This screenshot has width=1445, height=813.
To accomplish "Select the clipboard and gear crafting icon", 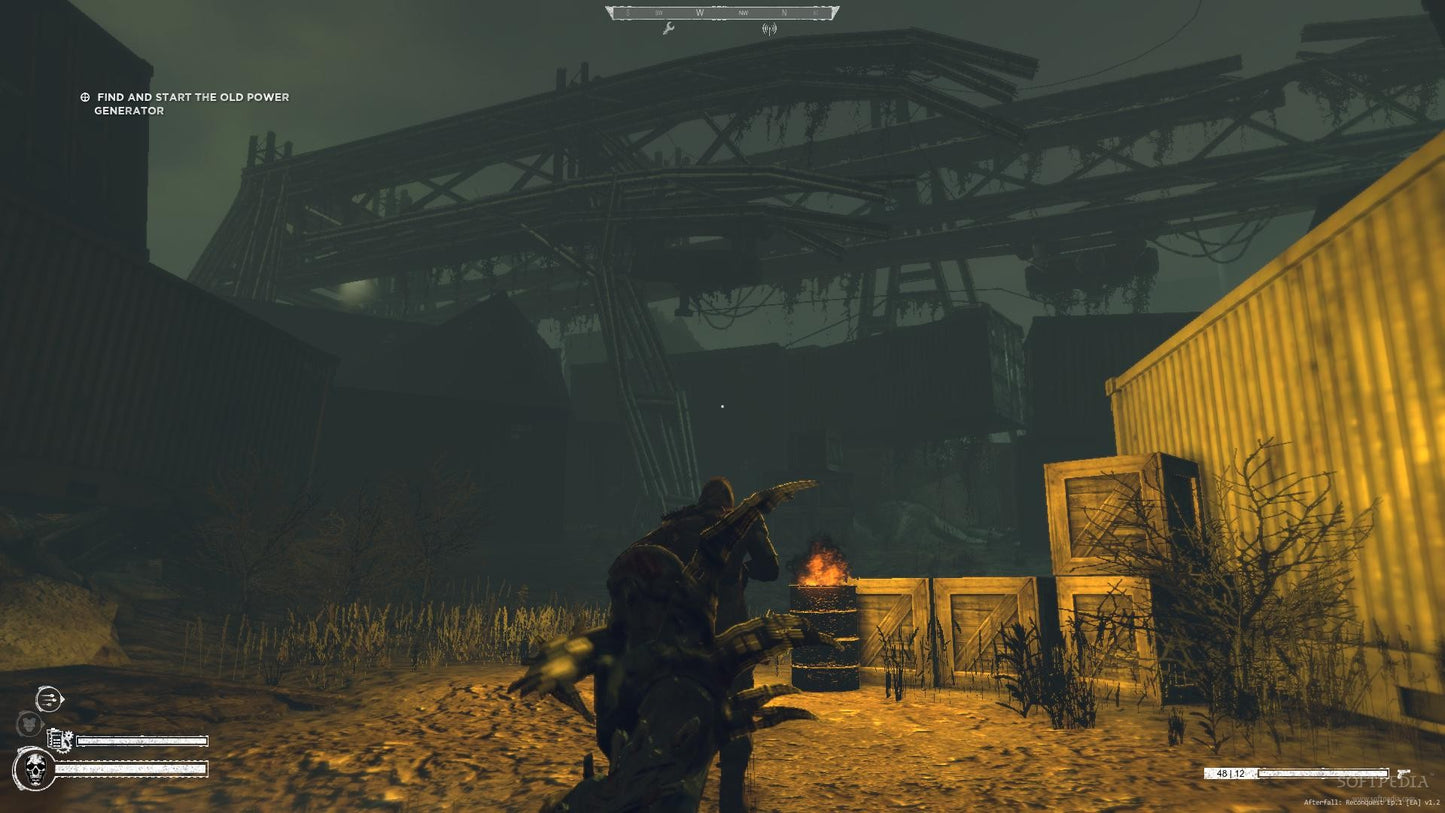I will (x=57, y=740).
